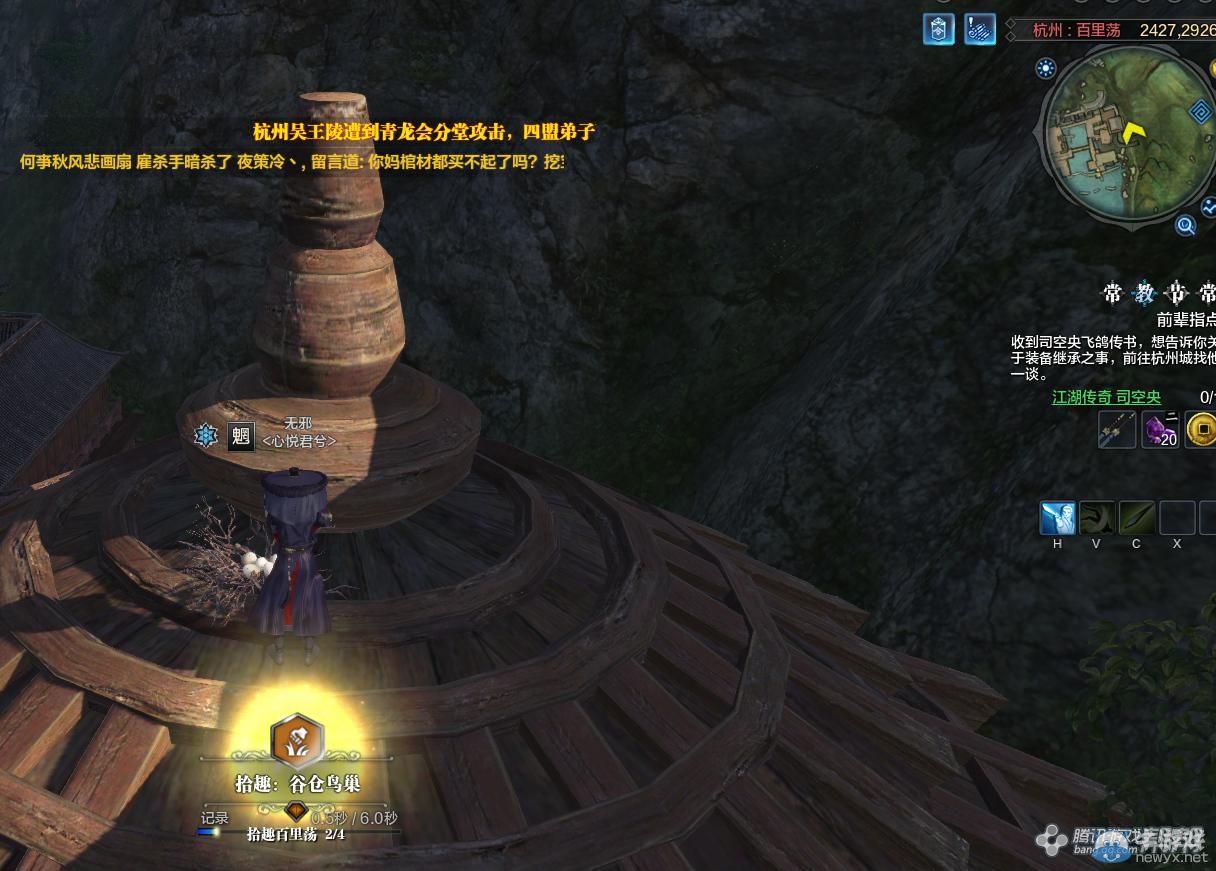Click the orange hexagon gathering icon

pyautogui.click(x=297, y=739)
